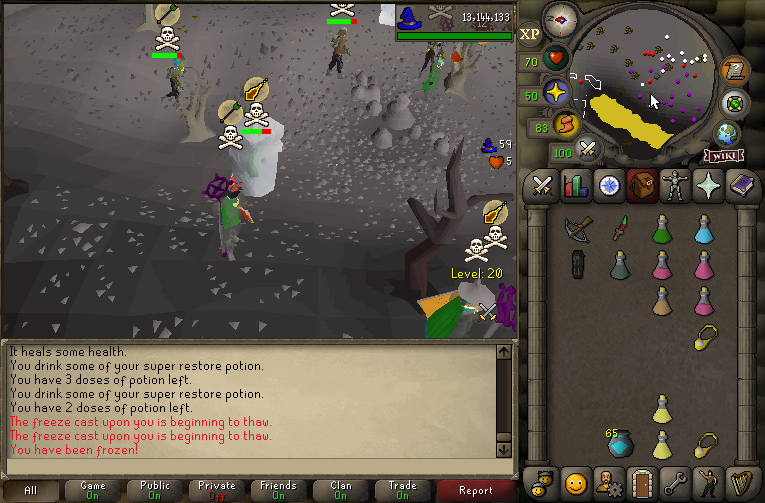Click the Report button
The image size is (765, 503).
(476, 490)
